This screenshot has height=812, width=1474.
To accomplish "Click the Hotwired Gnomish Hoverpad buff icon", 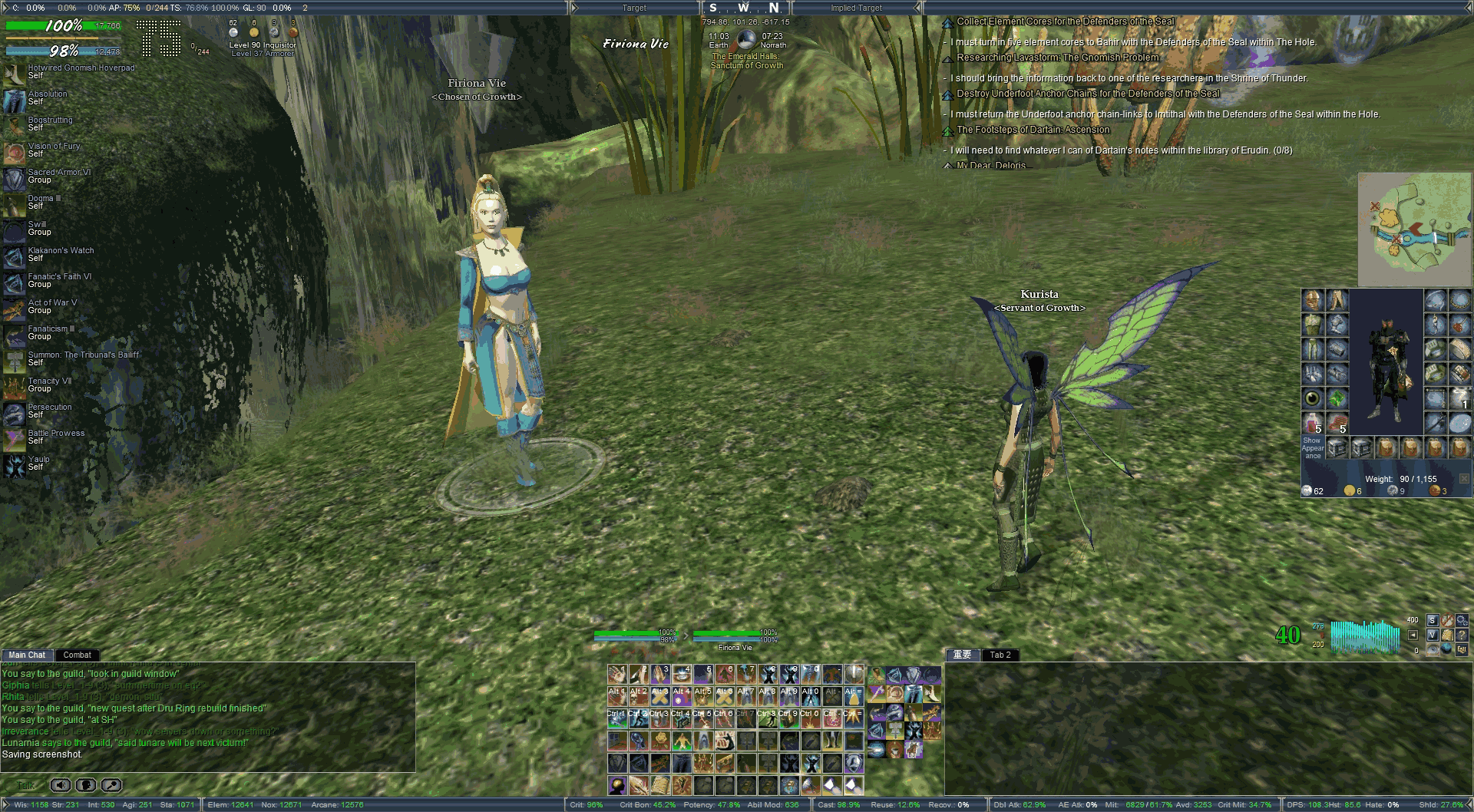I will (x=14, y=74).
